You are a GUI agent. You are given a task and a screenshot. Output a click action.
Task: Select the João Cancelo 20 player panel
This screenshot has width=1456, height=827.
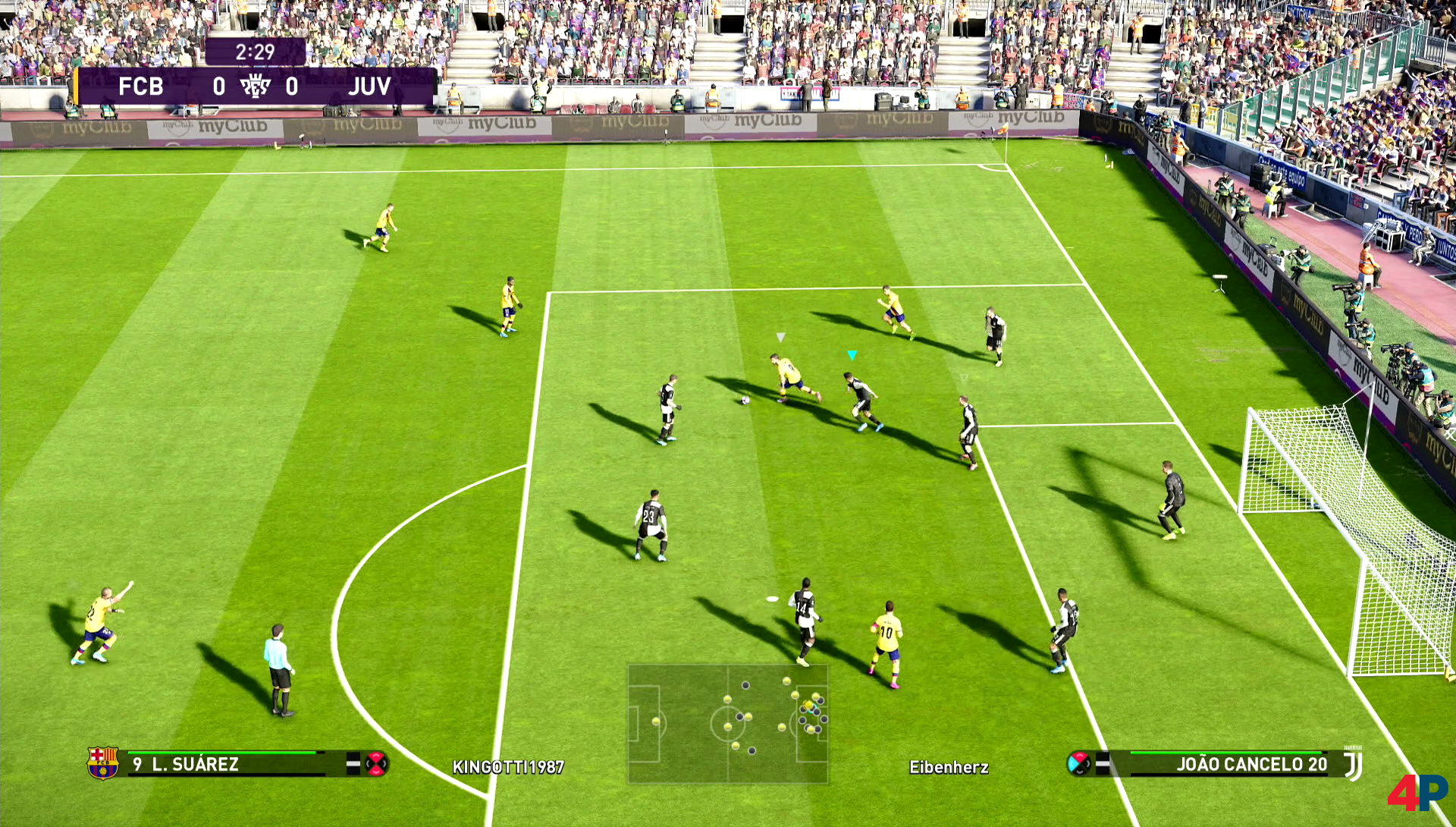(1227, 764)
